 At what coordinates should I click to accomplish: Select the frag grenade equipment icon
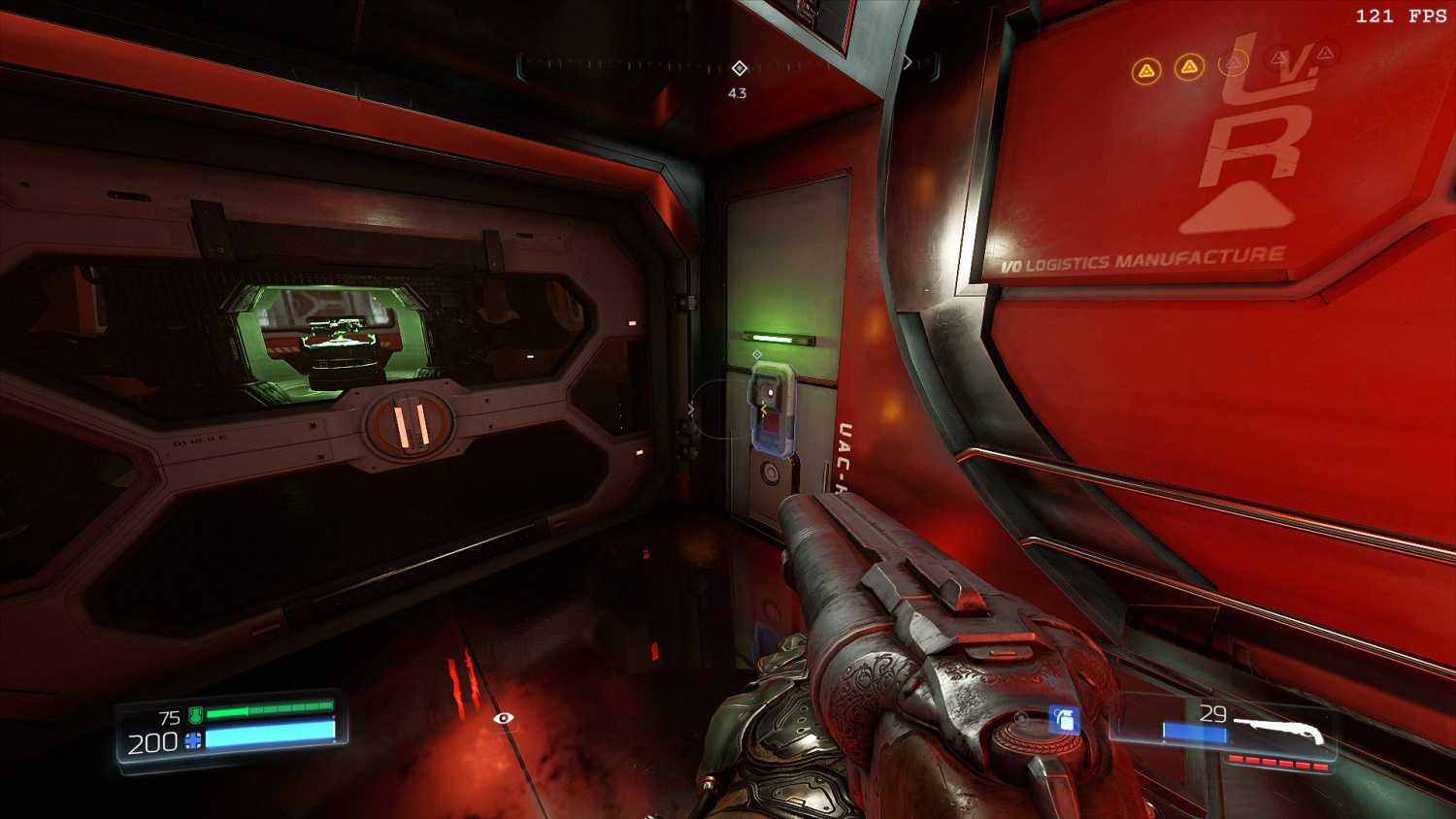coord(1064,720)
